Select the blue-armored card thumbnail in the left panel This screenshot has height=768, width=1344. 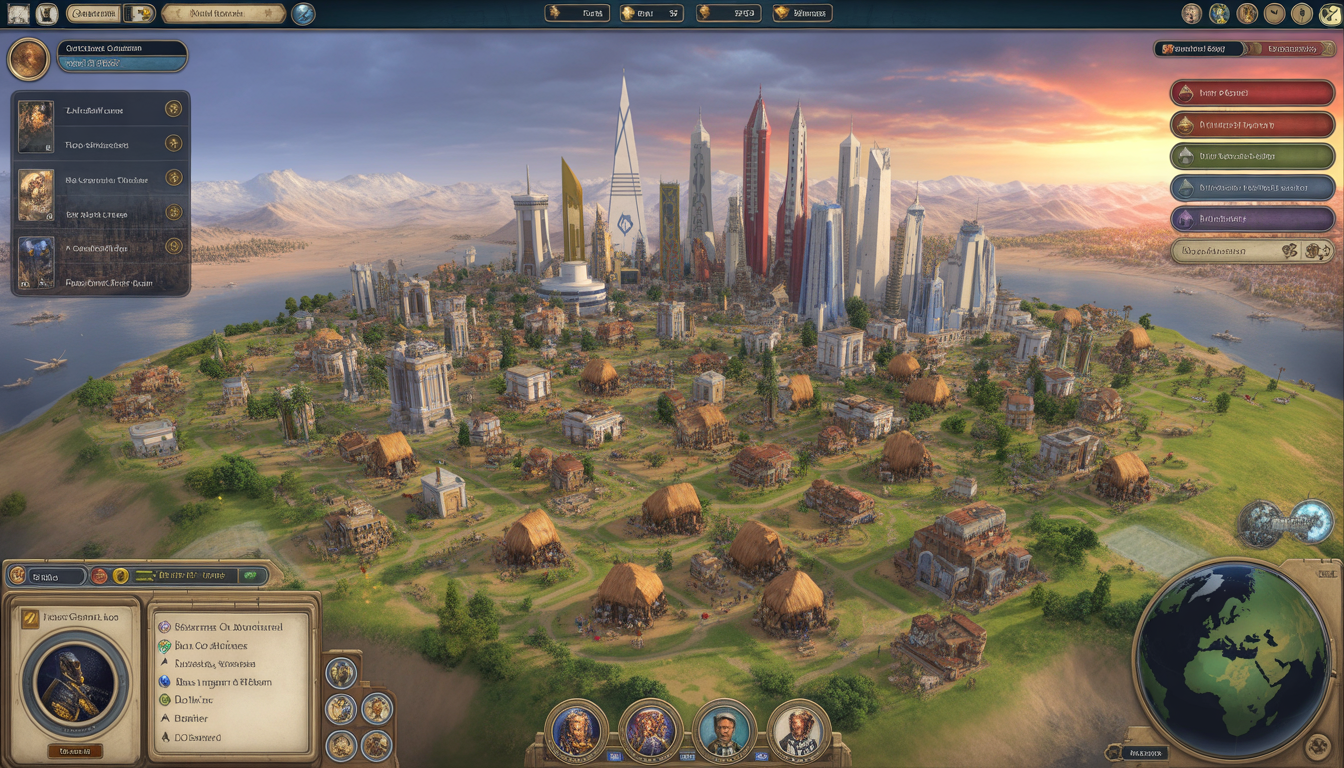(36, 262)
